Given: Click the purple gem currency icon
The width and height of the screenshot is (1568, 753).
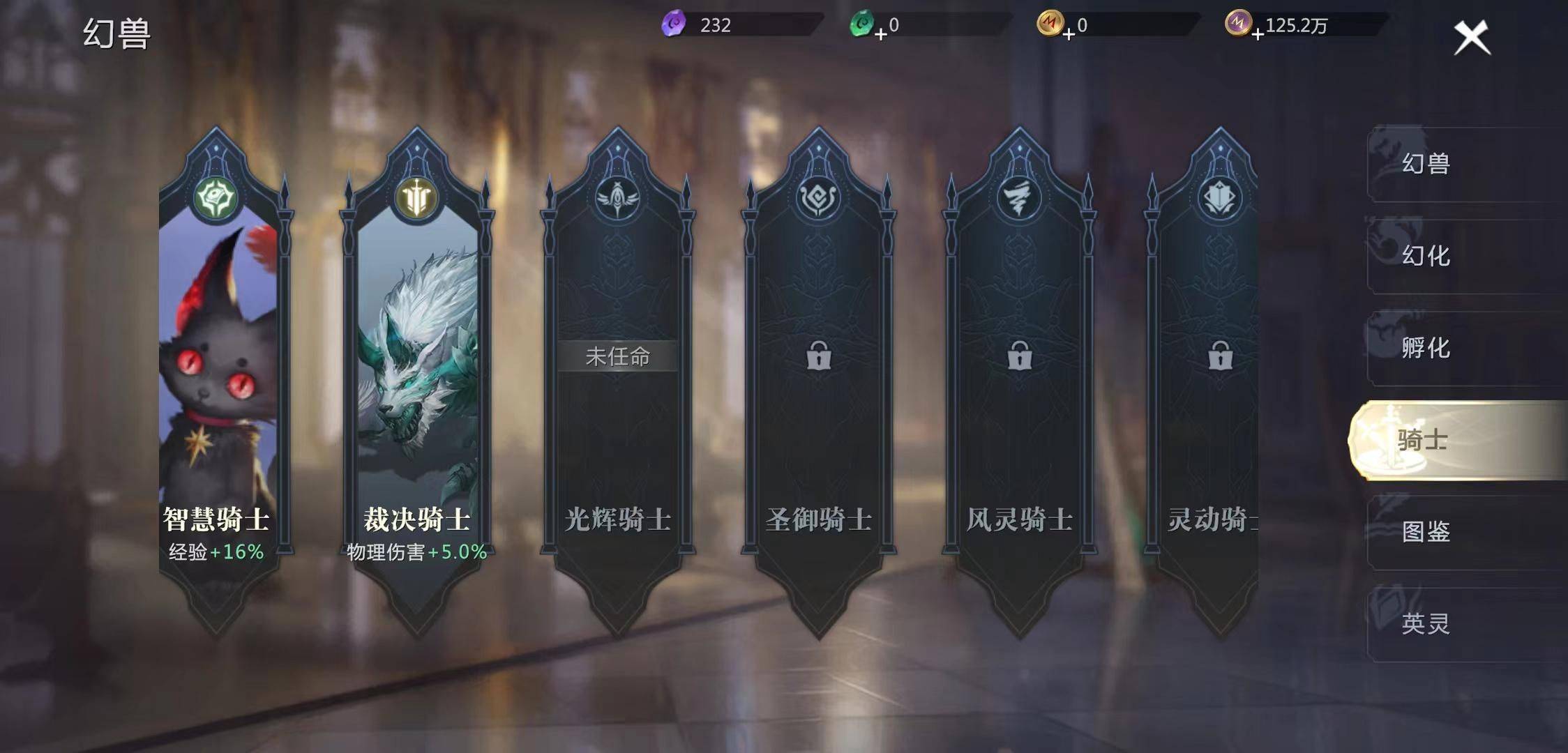Looking at the screenshot, I should [x=674, y=24].
